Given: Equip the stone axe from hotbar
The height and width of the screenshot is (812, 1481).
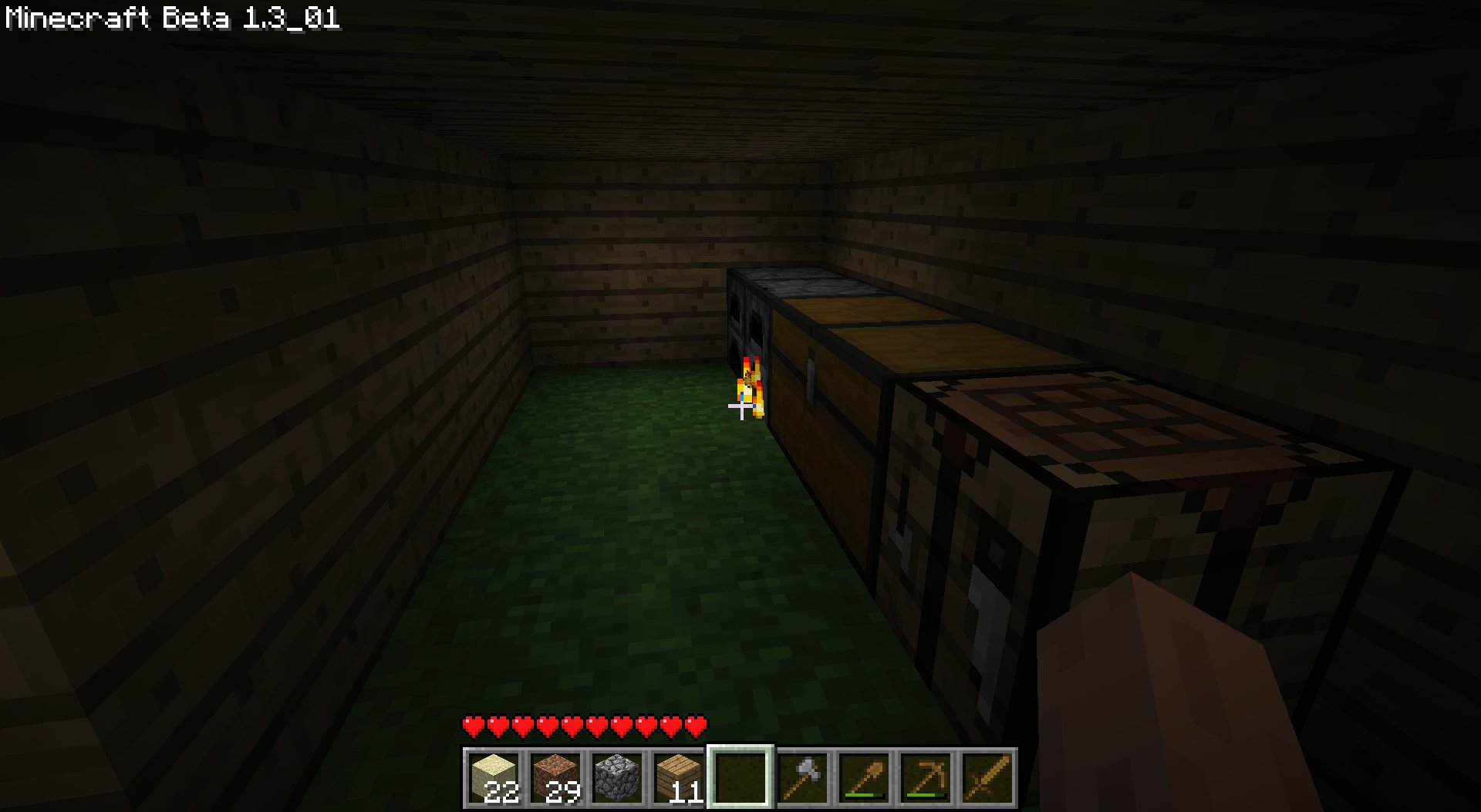Looking at the screenshot, I should [x=802, y=777].
